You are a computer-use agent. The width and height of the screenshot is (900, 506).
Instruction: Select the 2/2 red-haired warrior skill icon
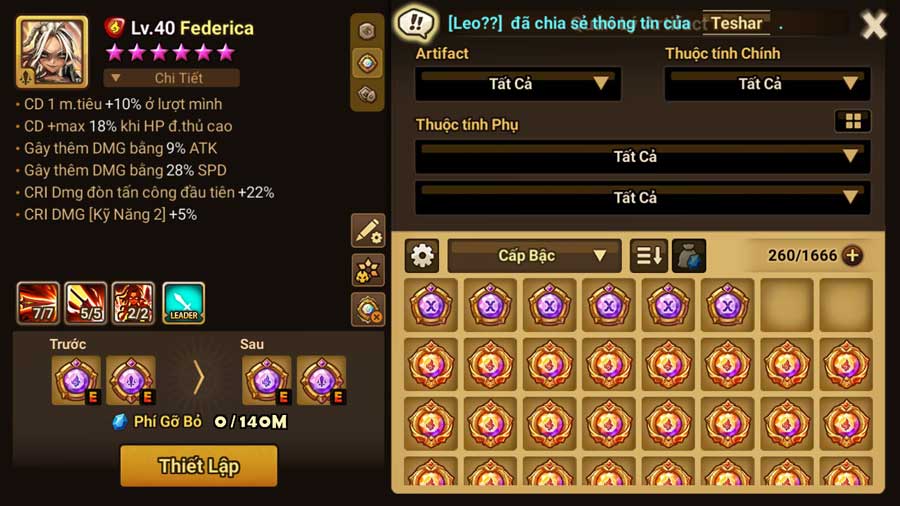(x=134, y=303)
